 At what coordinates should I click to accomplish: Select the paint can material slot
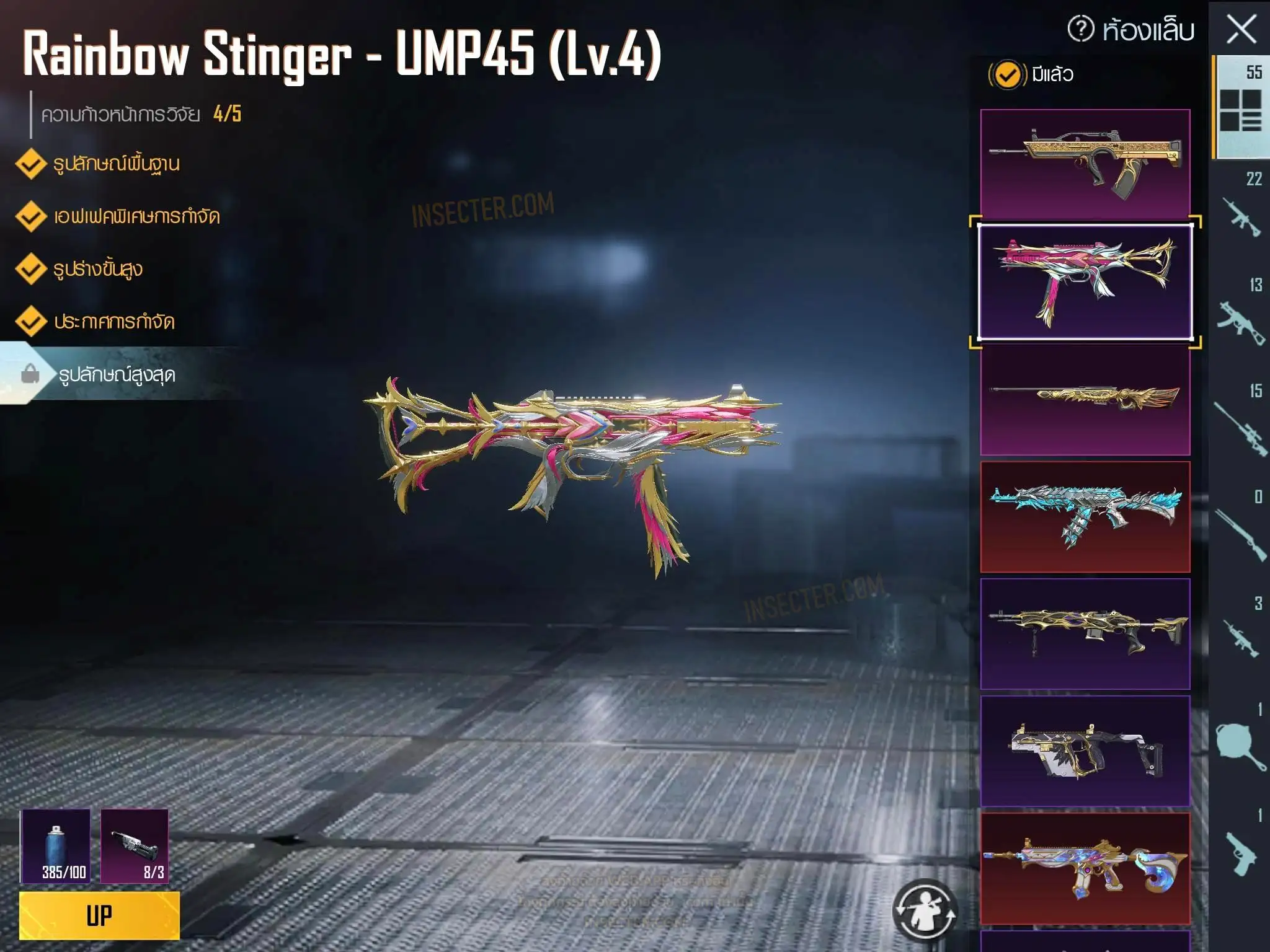point(56,845)
